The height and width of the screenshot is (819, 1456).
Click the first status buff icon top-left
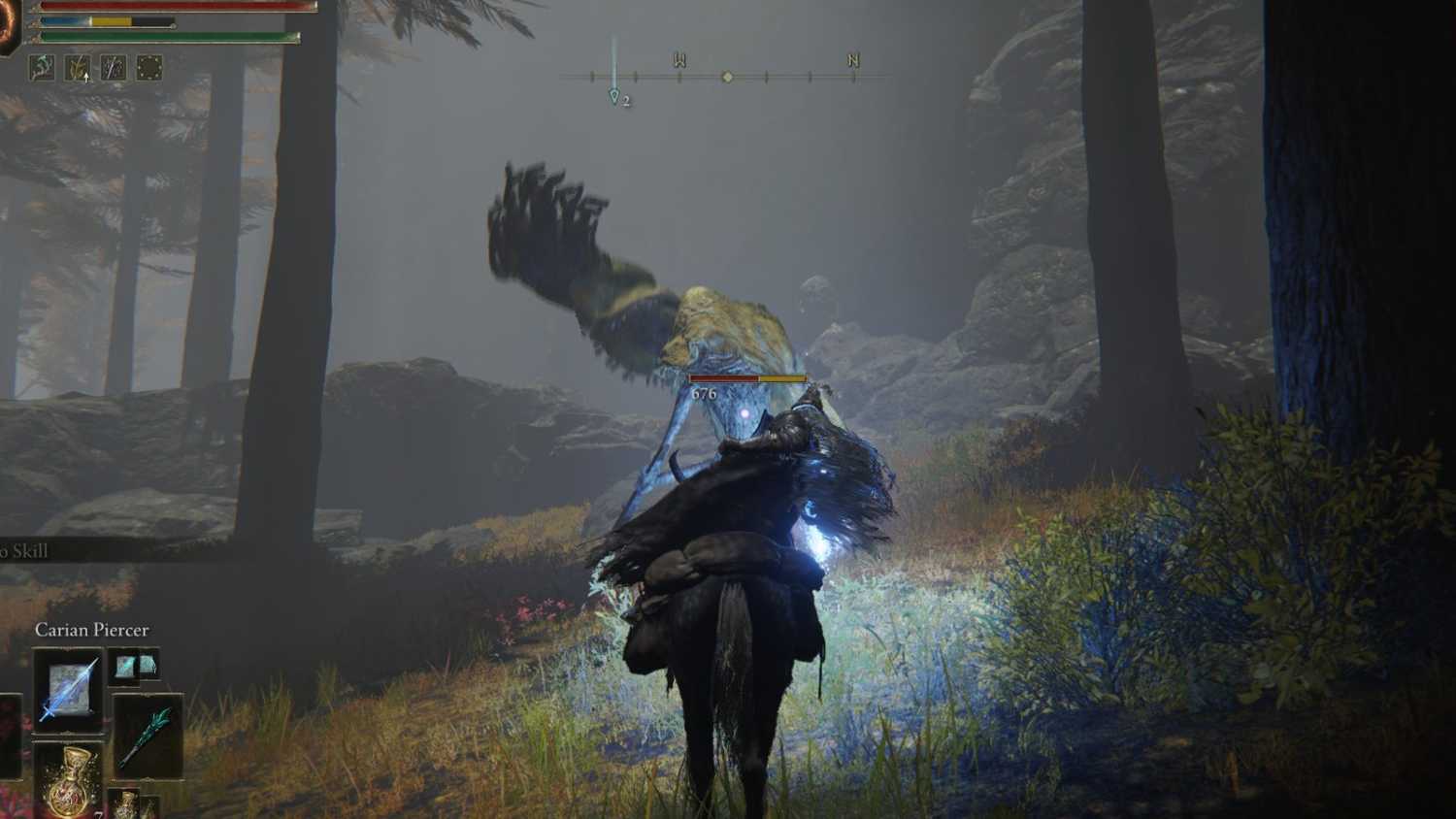[x=43, y=67]
